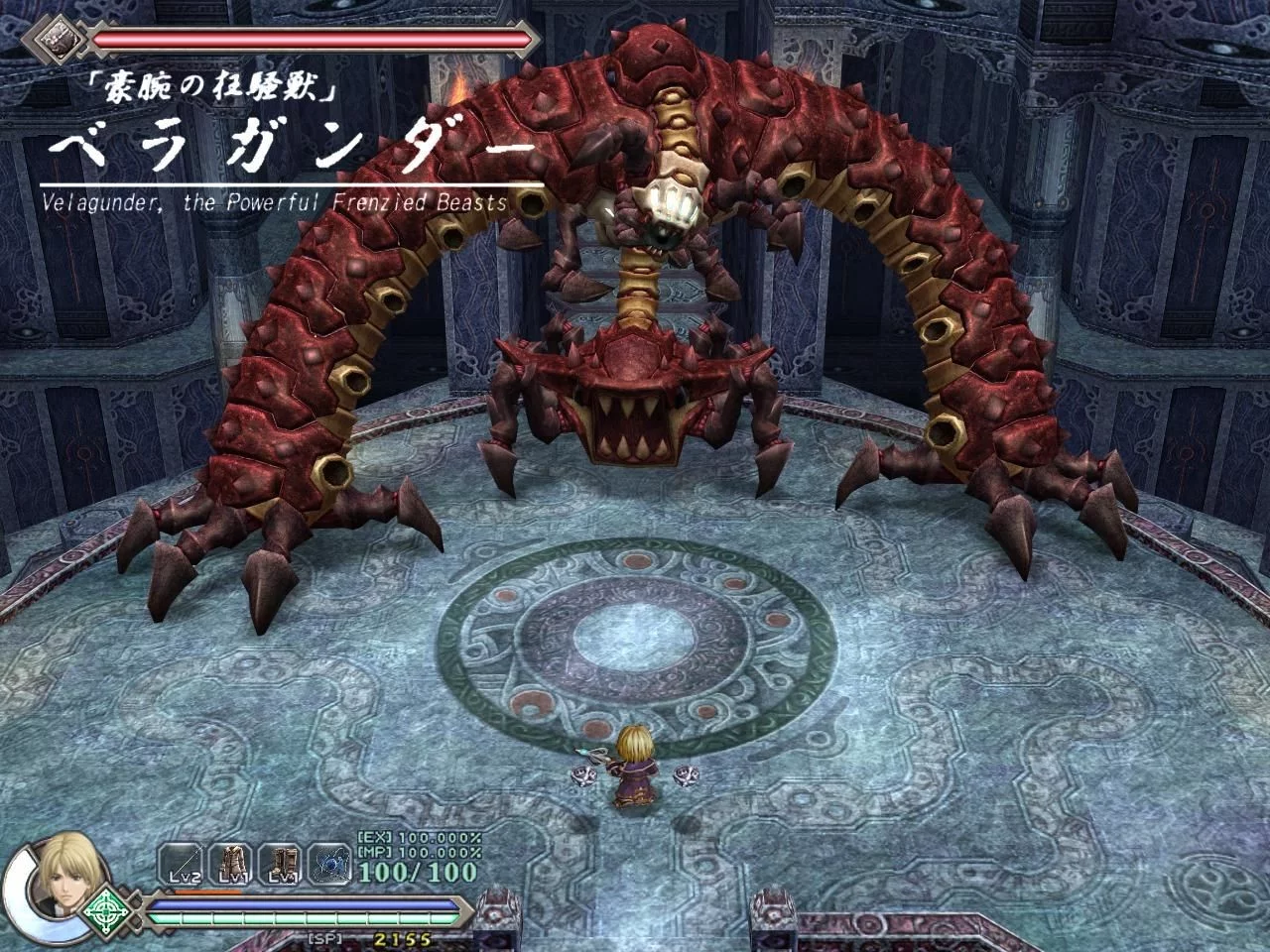Select the Lv1 robe armor slot
Image resolution: width=1270 pixels, height=952 pixels.
[232, 864]
